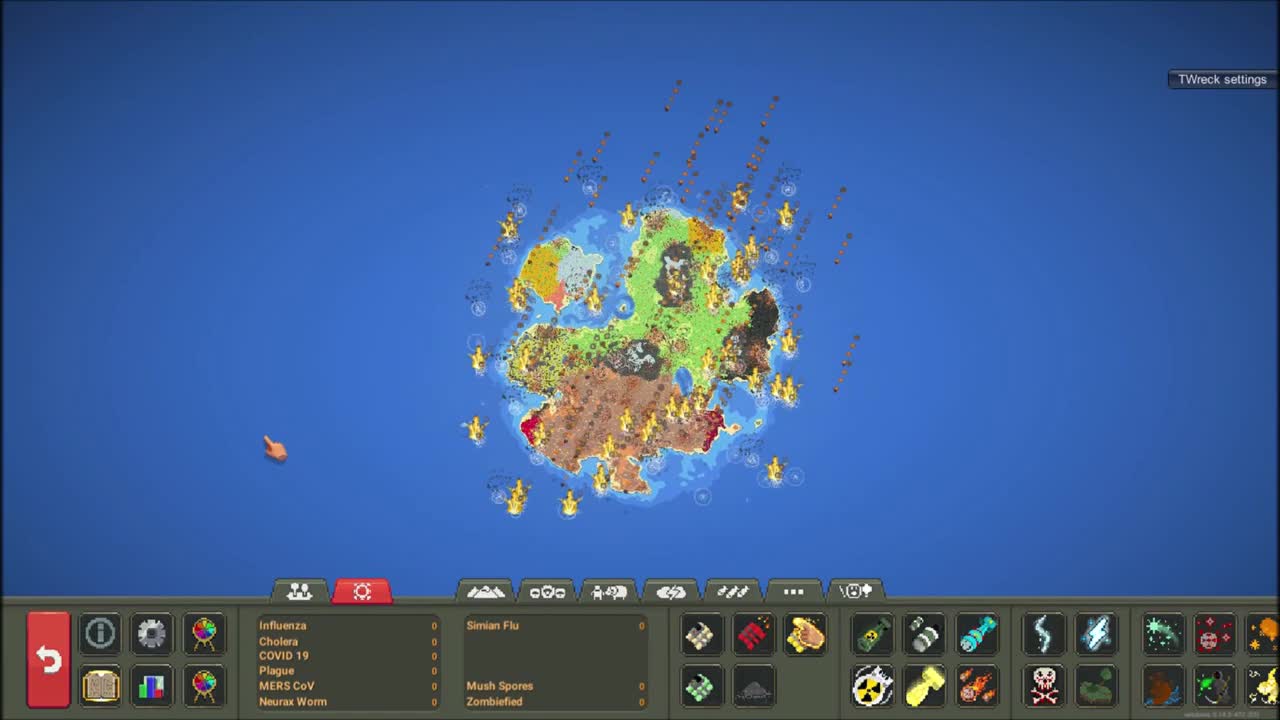Image resolution: width=1280 pixels, height=720 pixels.
Task: Select the green acid bomb power
Action: click(872, 633)
